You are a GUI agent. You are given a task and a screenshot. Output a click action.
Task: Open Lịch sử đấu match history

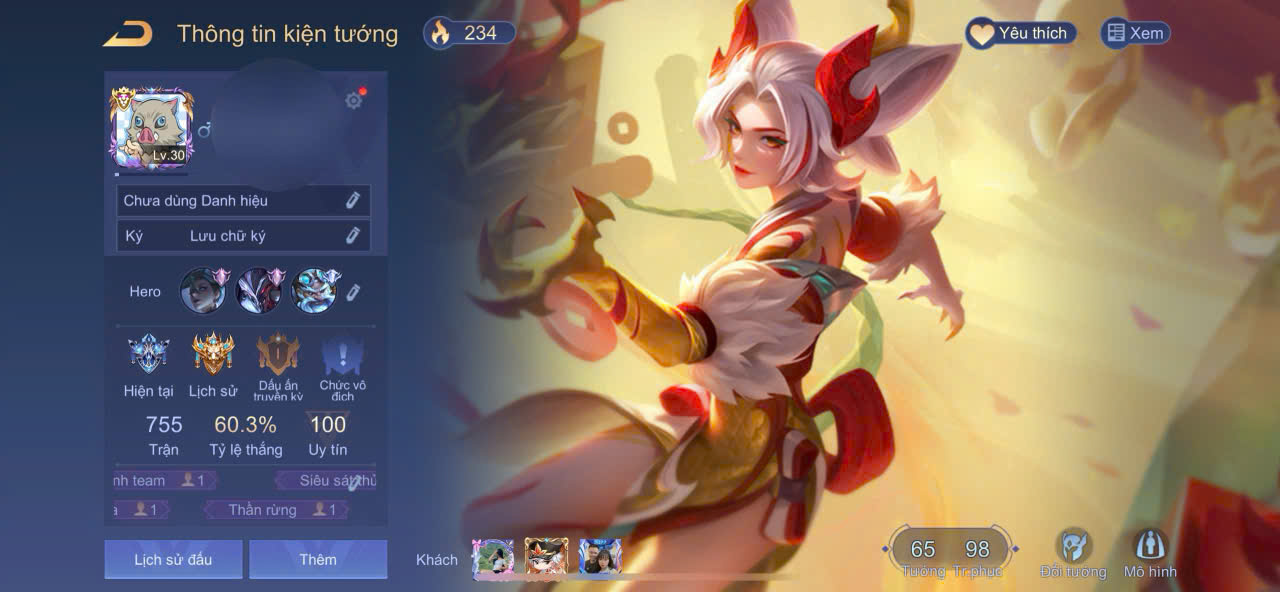point(173,560)
